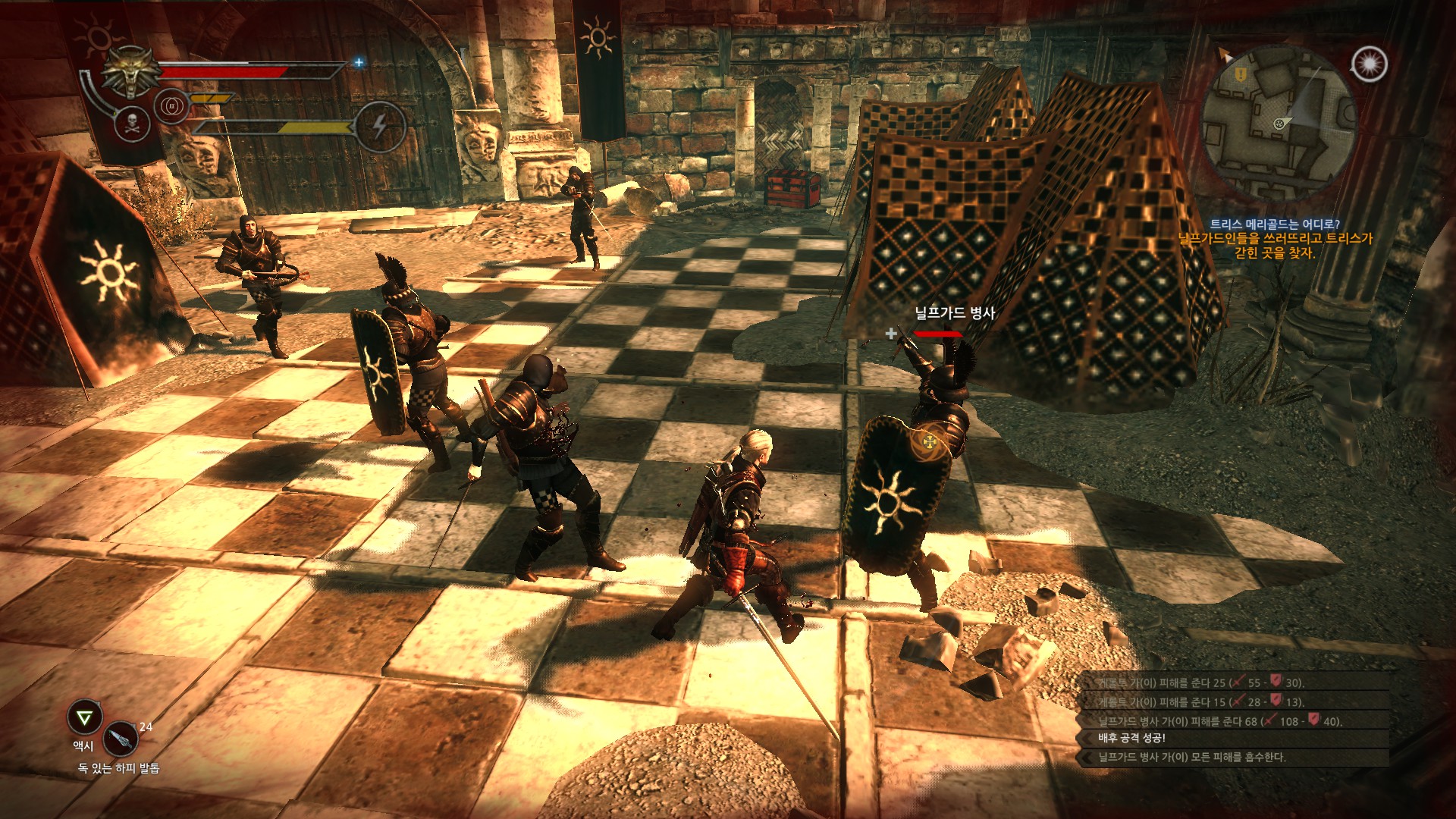Select the skull toxicity icon
This screenshot has height=819, width=1456.
[133, 124]
